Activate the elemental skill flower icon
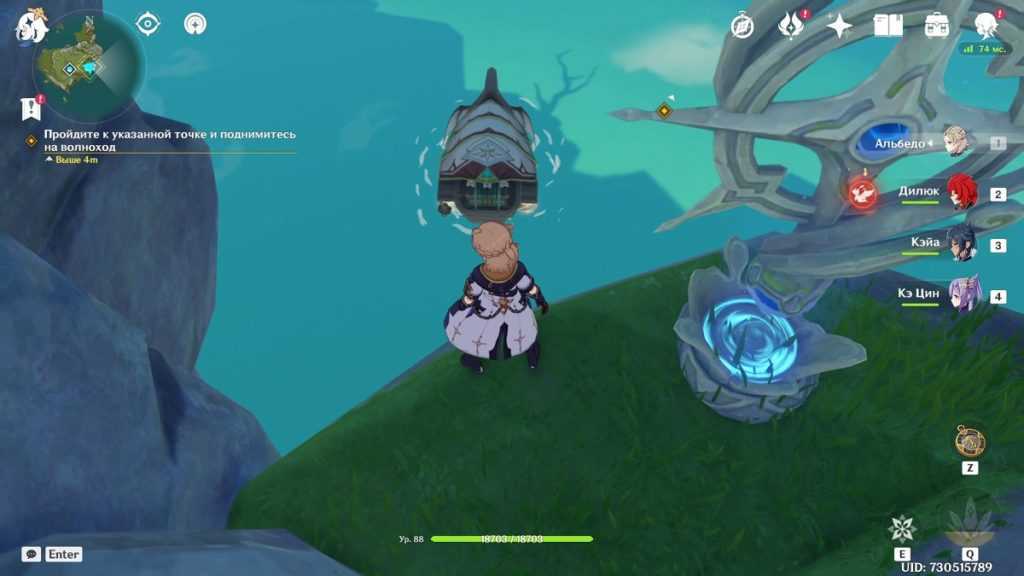The image size is (1024, 576). tap(902, 529)
